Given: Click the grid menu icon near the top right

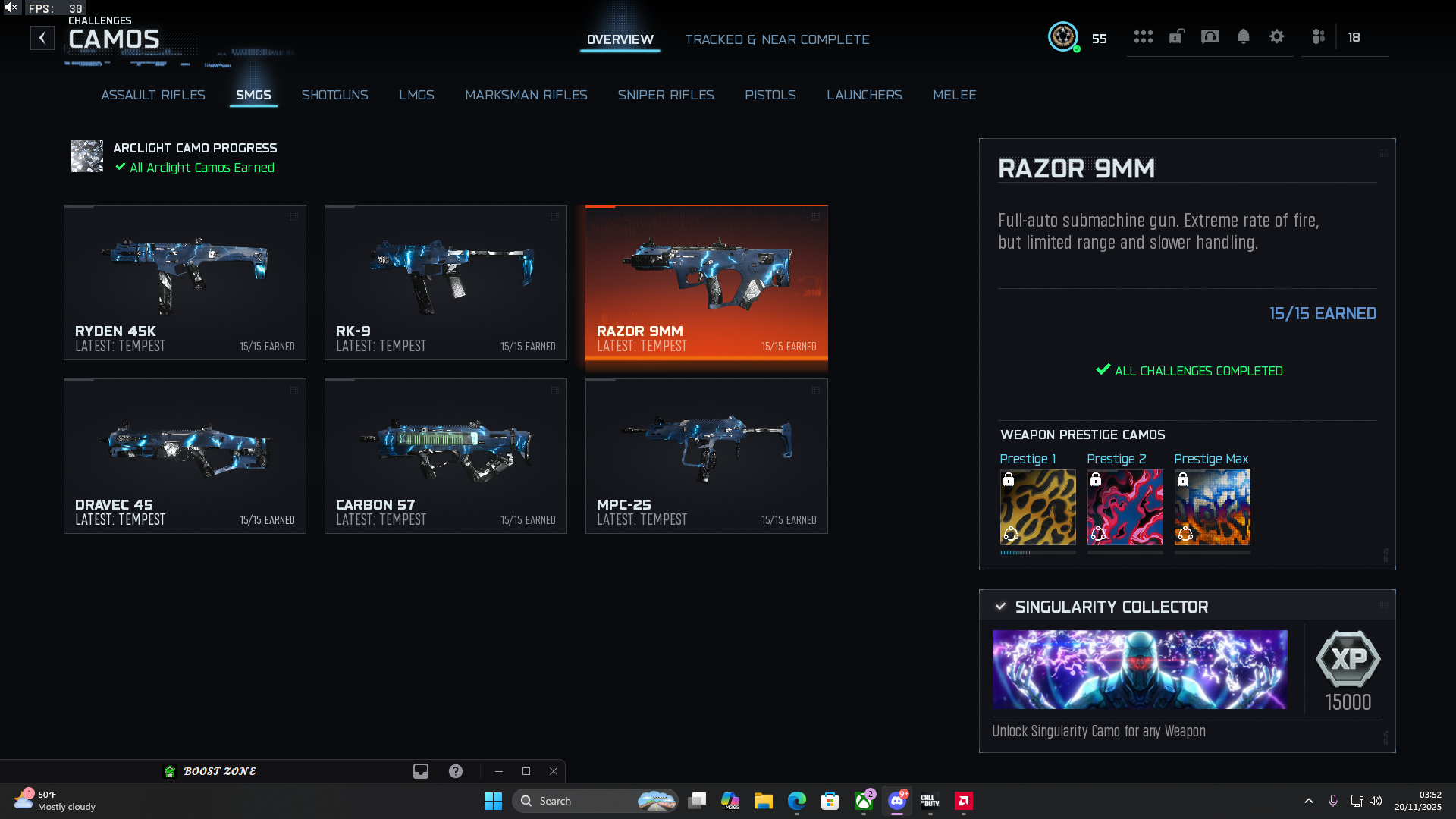Looking at the screenshot, I should [x=1144, y=36].
